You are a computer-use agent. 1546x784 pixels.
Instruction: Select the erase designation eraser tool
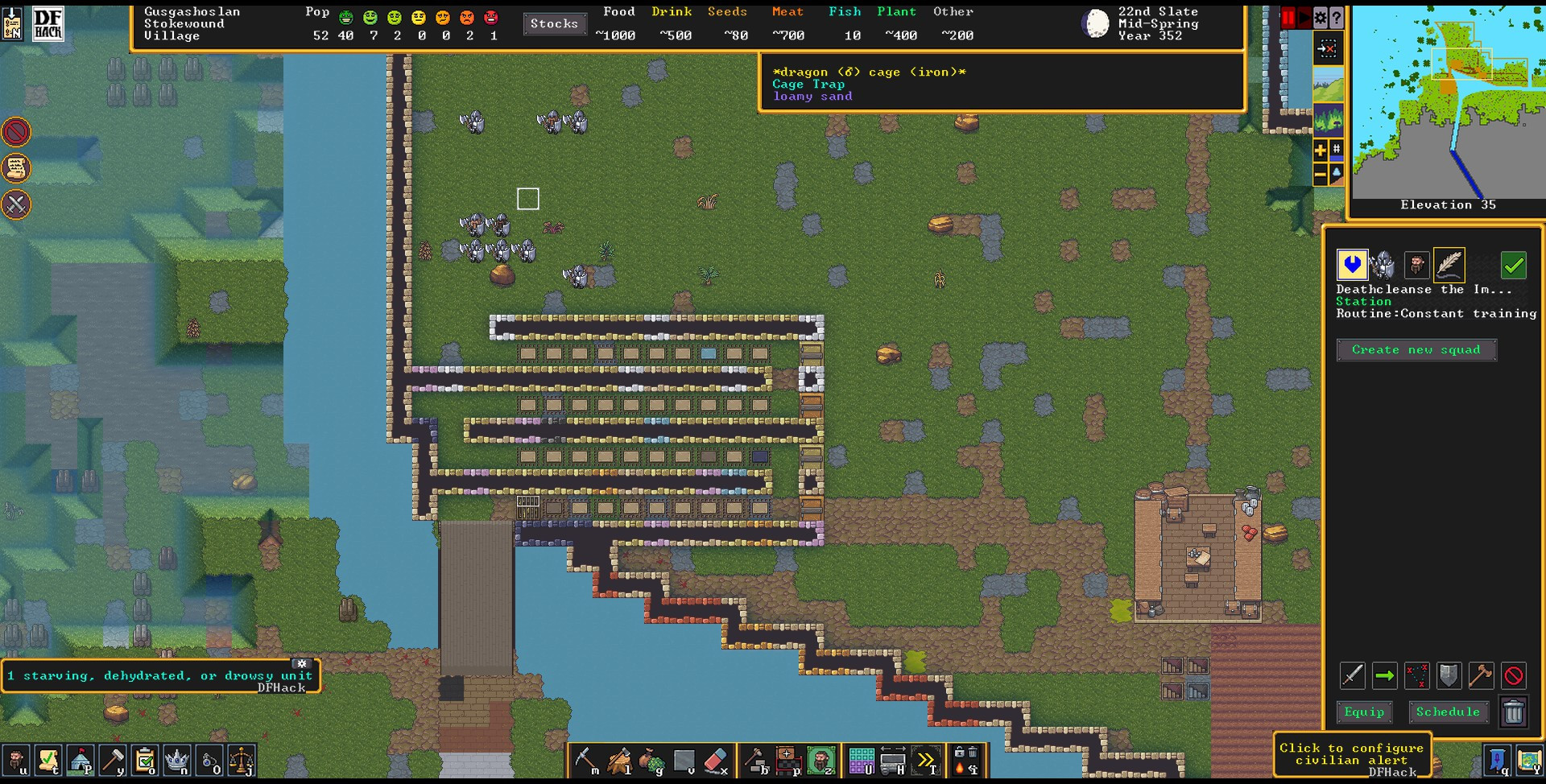pyautogui.click(x=715, y=760)
